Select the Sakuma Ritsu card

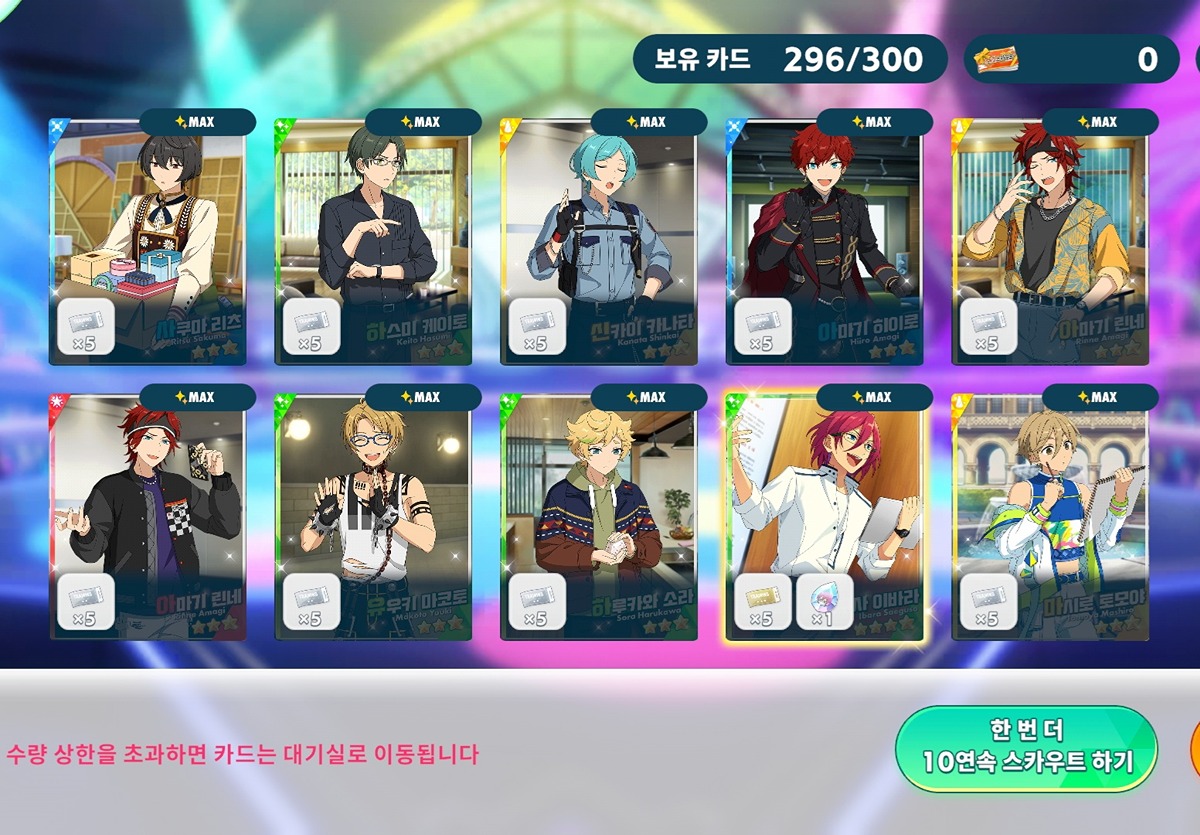tap(148, 240)
